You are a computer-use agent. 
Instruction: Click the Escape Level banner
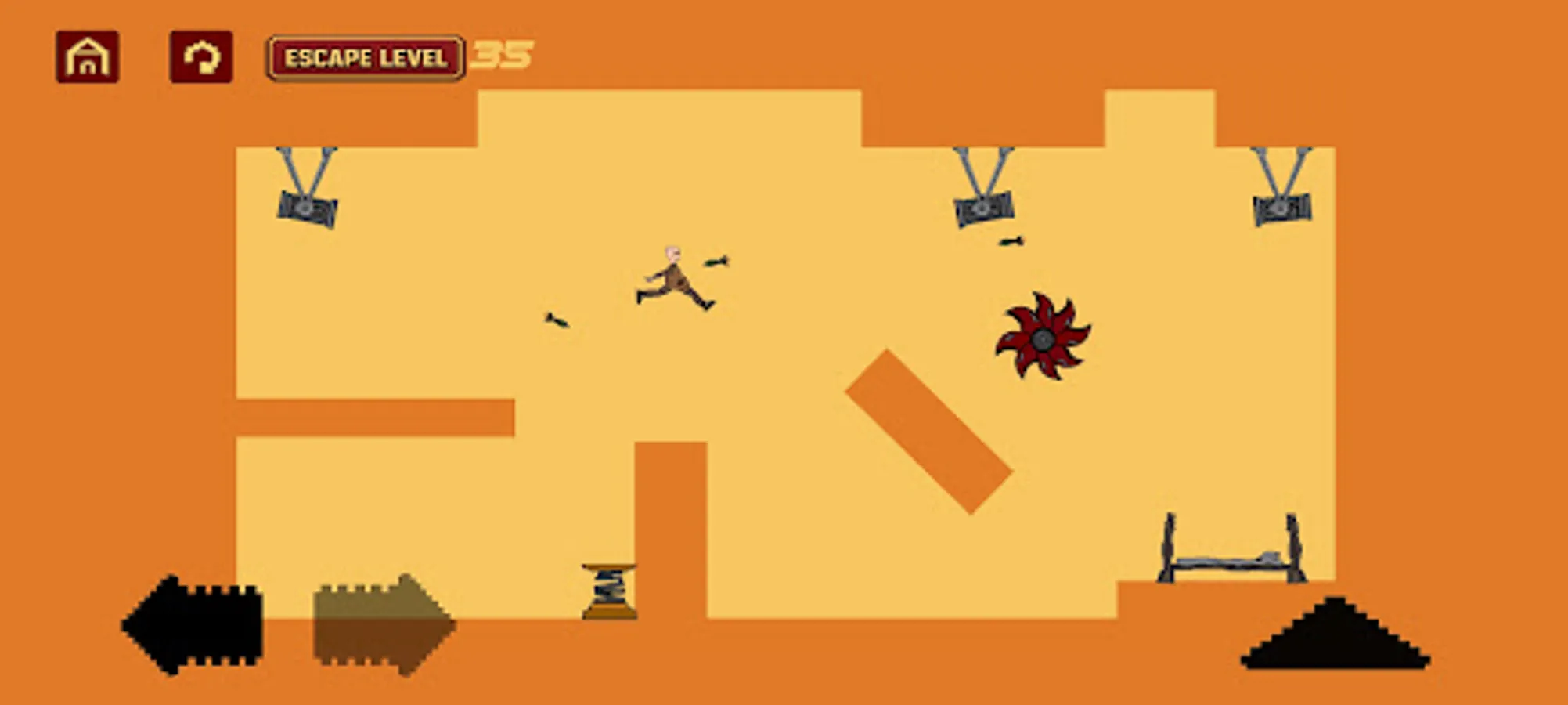pyautogui.click(x=366, y=56)
